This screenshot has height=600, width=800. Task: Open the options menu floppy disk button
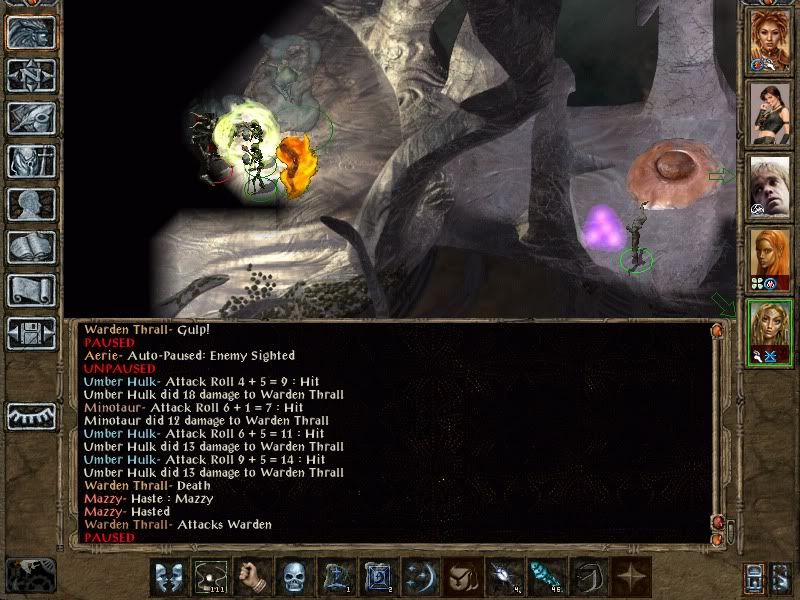click(x=31, y=333)
